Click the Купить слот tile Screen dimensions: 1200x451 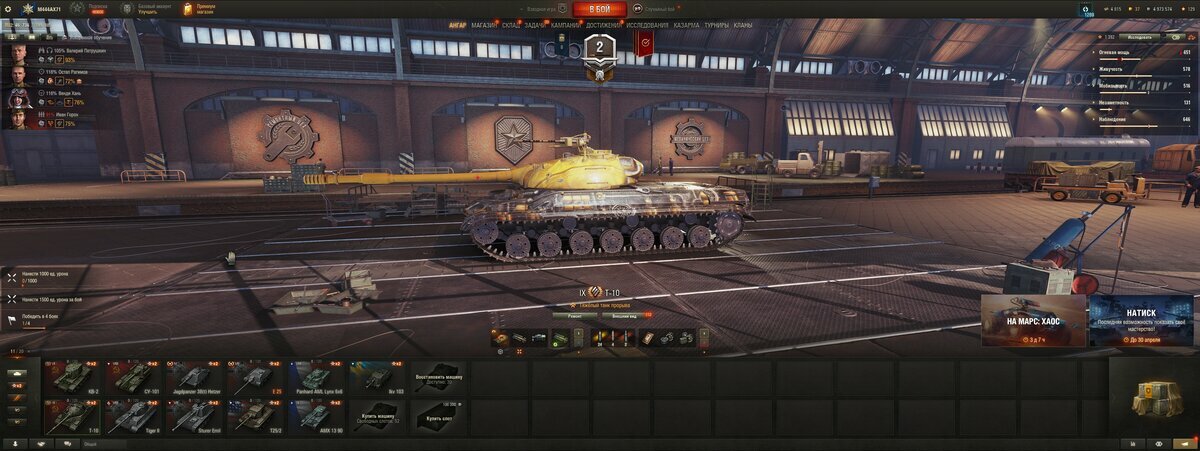(438, 415)
